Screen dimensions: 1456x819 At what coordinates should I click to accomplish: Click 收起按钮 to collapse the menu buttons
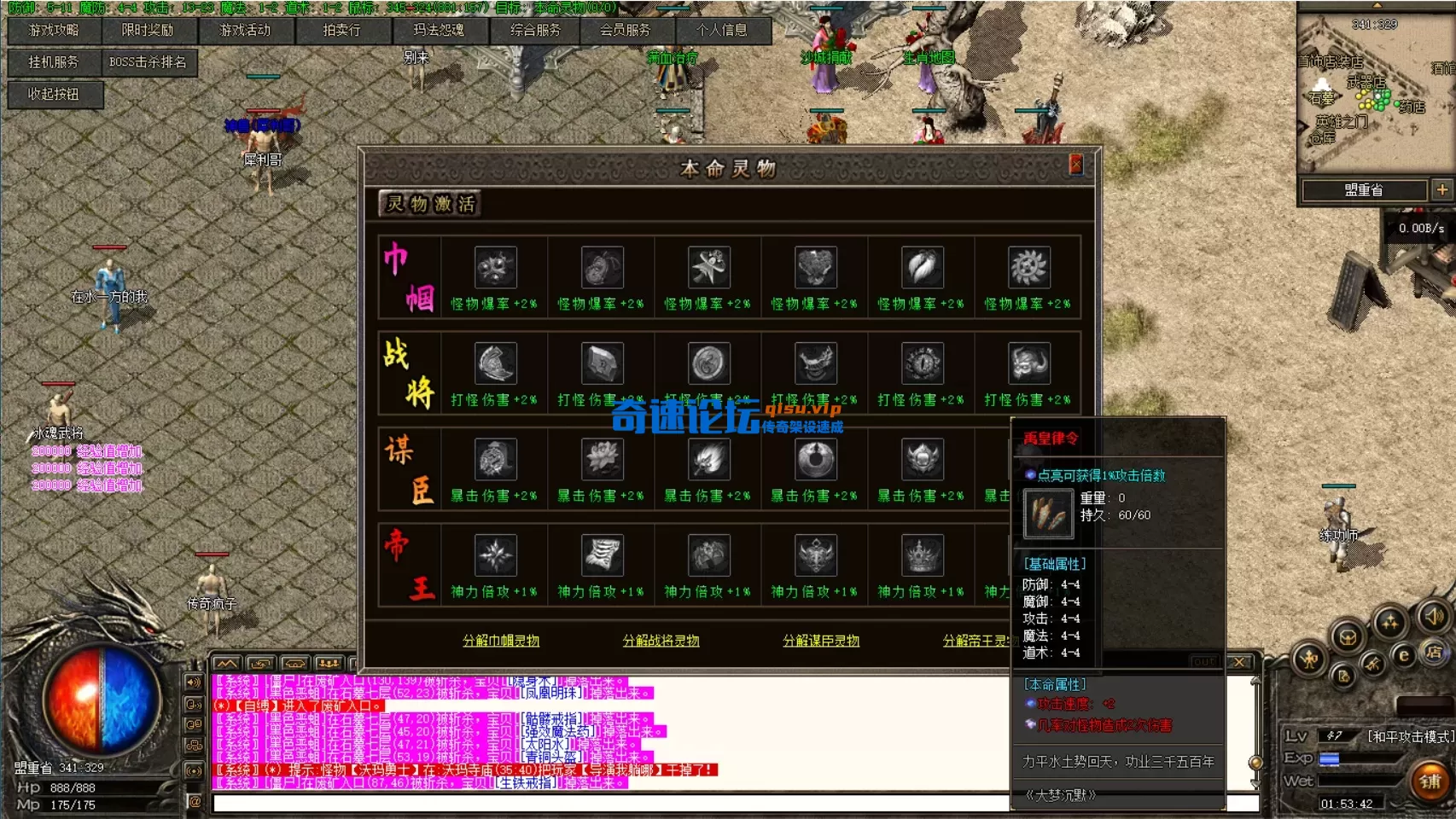54,96
